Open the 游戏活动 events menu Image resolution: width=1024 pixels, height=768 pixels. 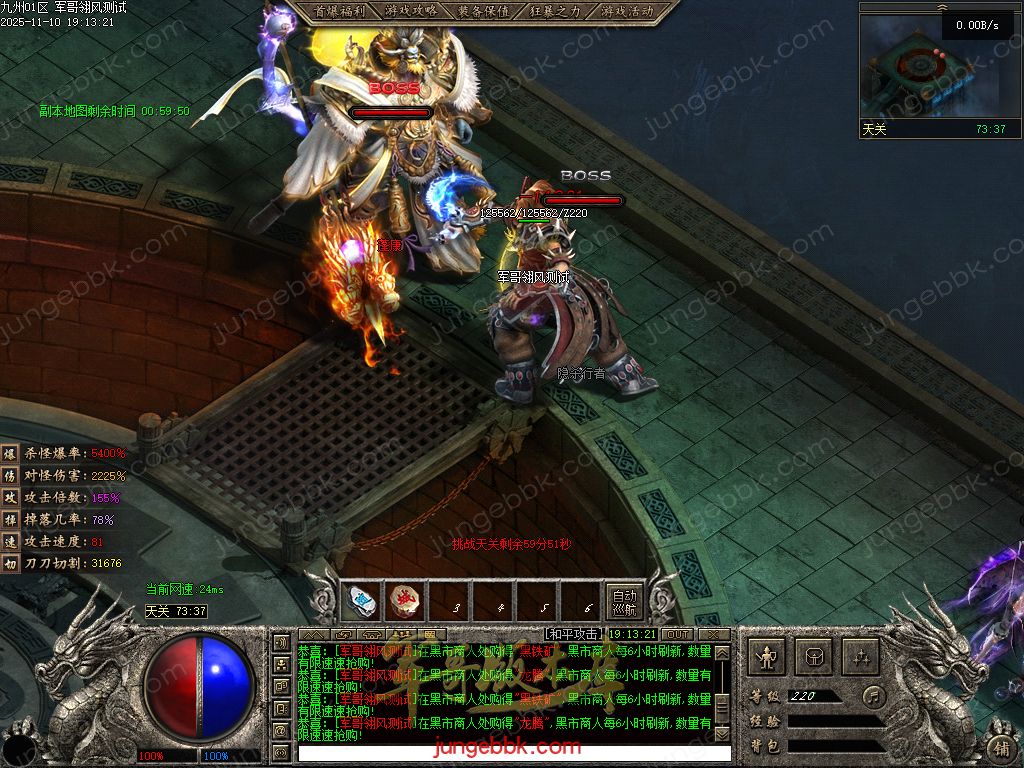coord(628,11)
